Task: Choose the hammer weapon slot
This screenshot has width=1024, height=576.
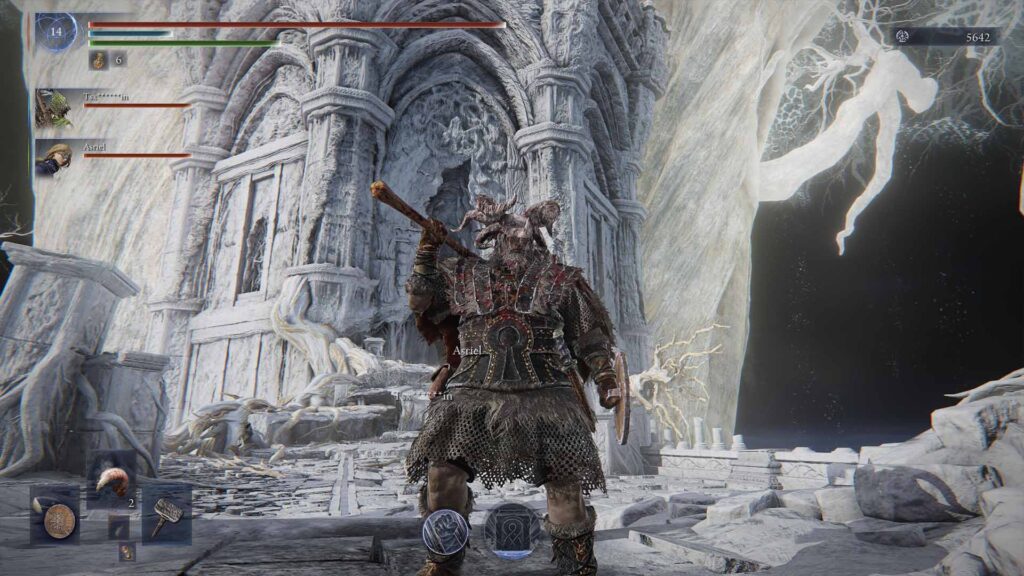Action: pos(166,513)
